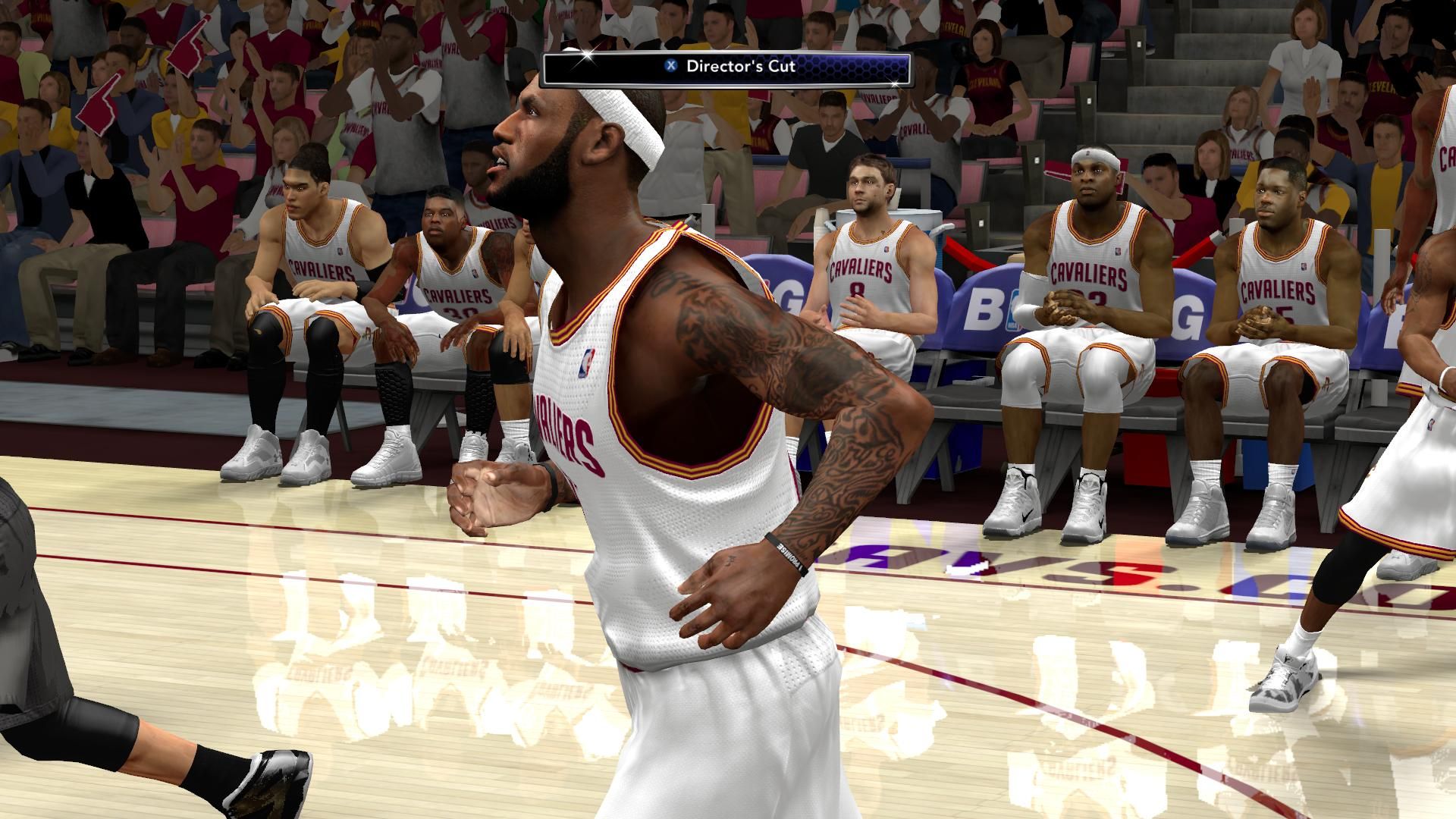Select the Director's Cut banner
The height and width of the screenshot is (819, 1456).
pos(727,66)
